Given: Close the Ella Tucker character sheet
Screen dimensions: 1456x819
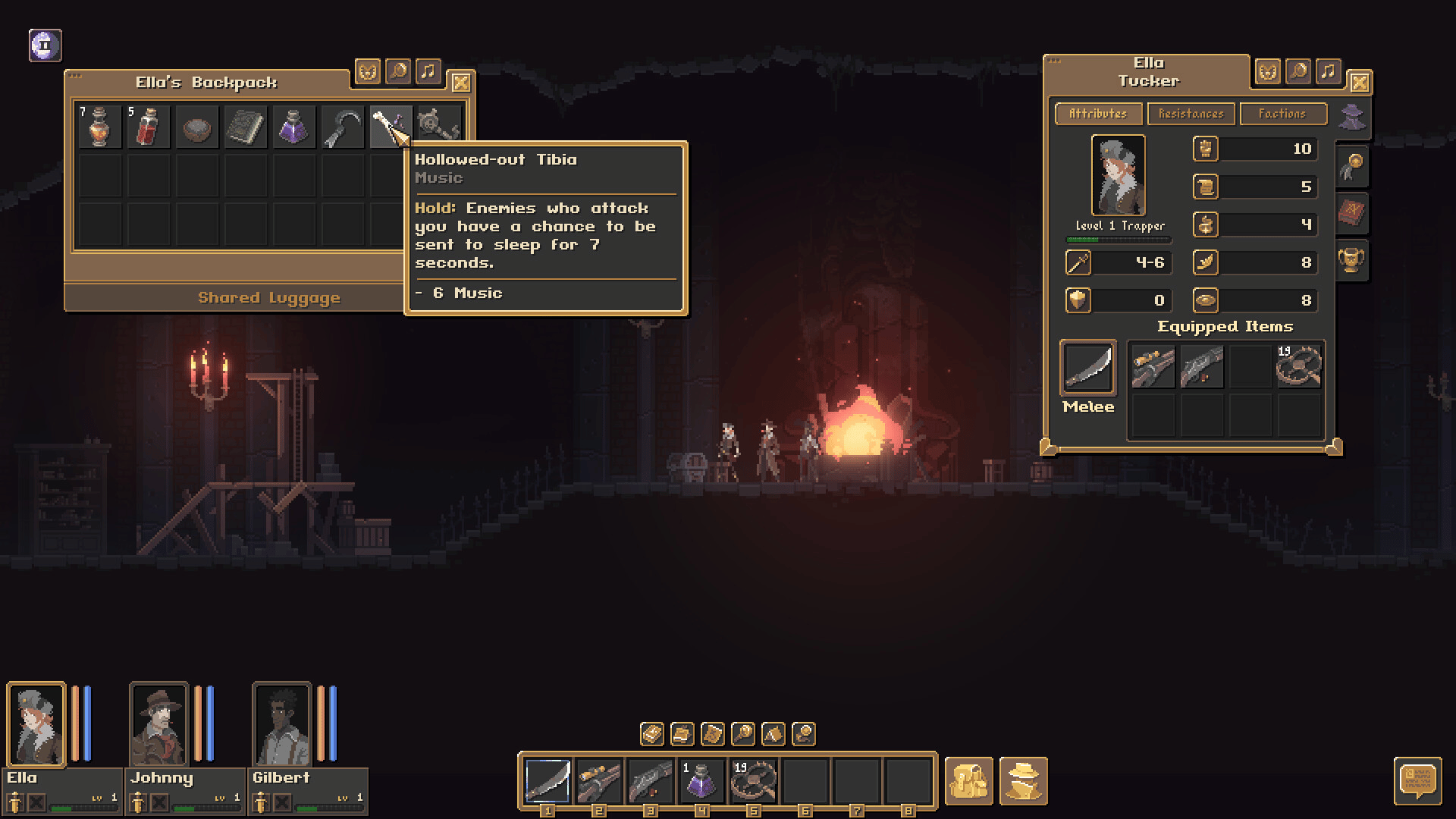Looking at the screenshot, I should 1360,83.
